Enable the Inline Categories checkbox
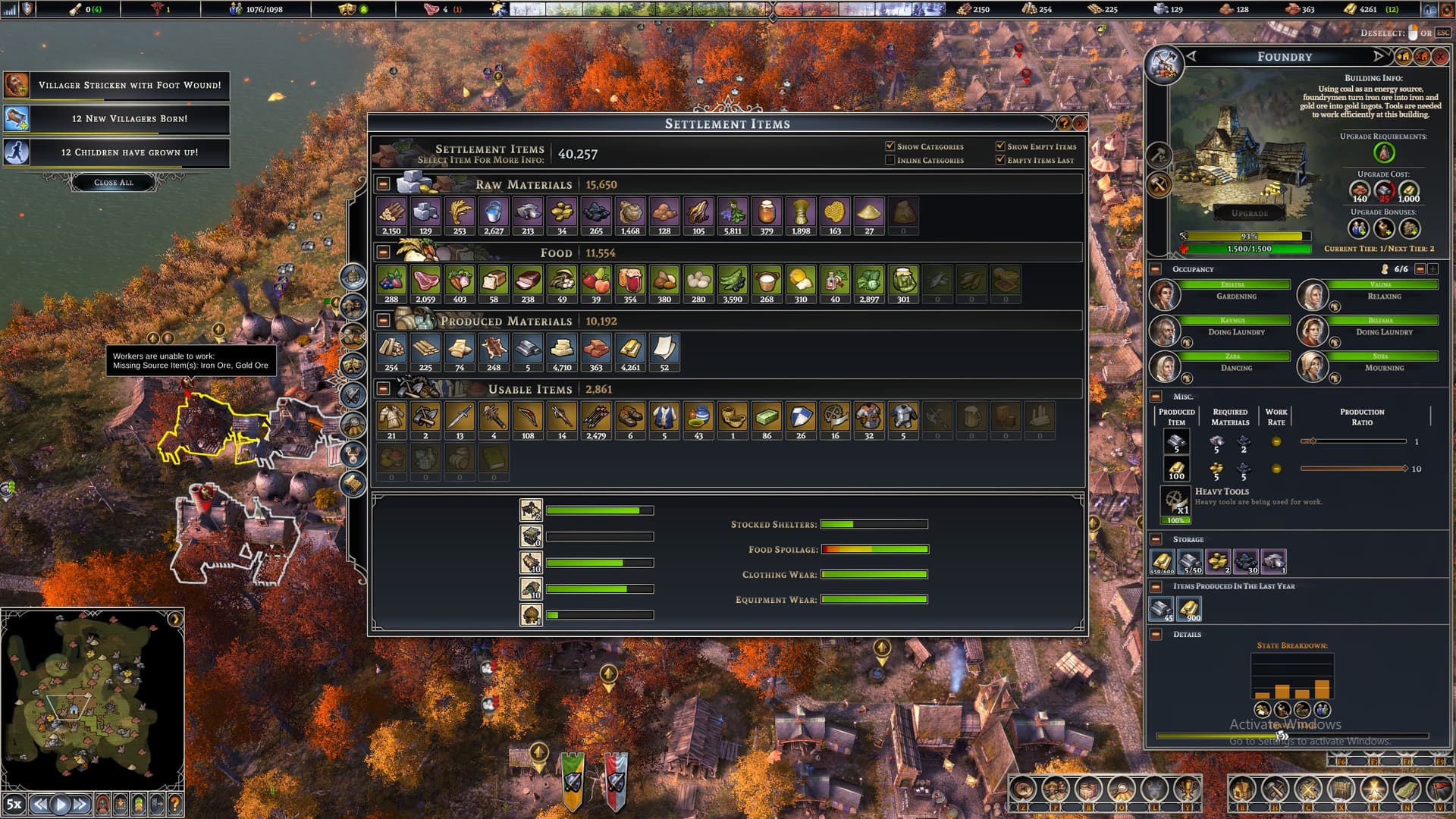1456x819 pixels. (890, 160)
